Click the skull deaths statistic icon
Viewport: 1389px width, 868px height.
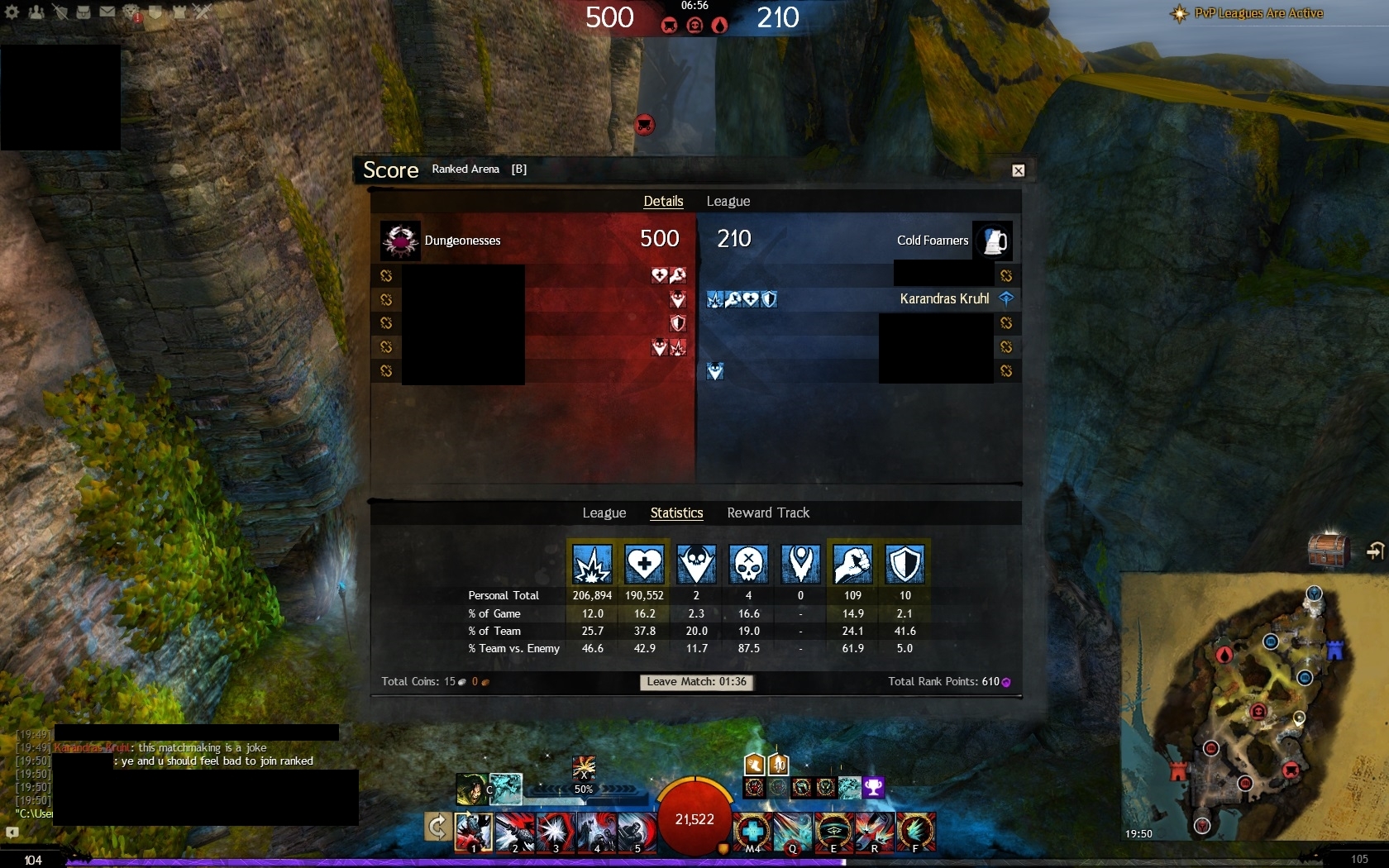748,564
